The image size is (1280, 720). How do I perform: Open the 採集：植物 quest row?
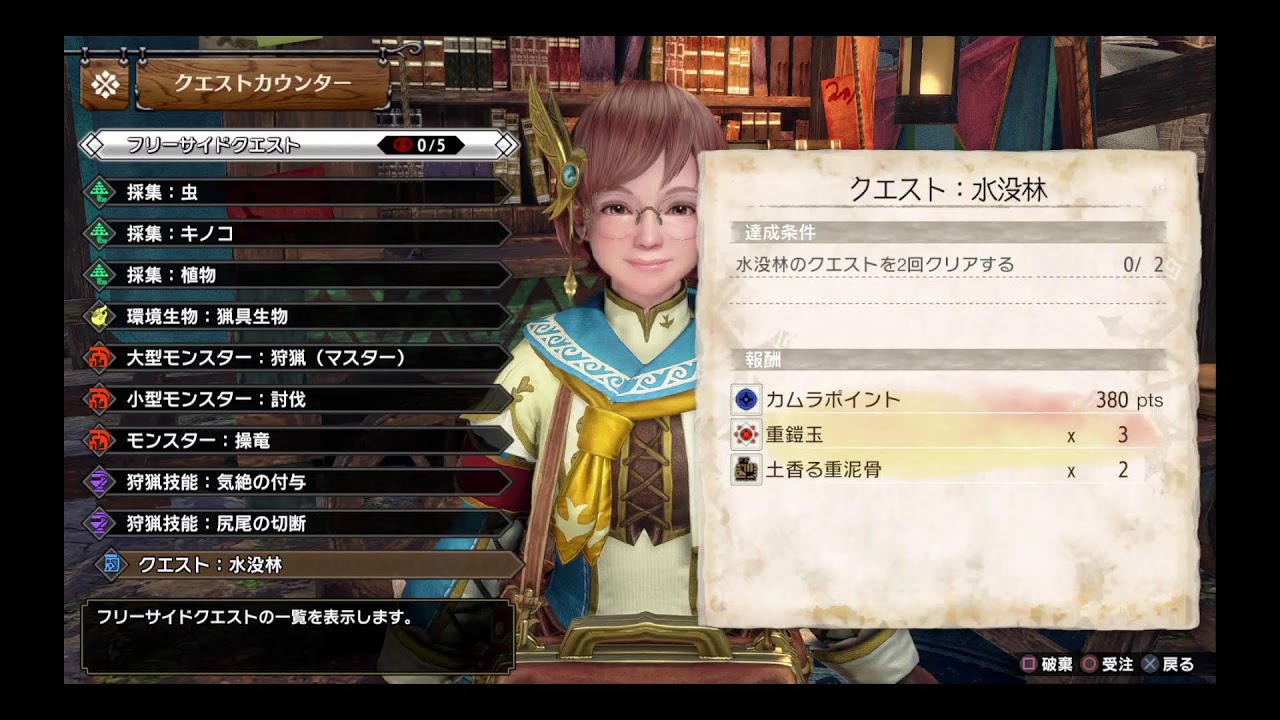[300, 275]
